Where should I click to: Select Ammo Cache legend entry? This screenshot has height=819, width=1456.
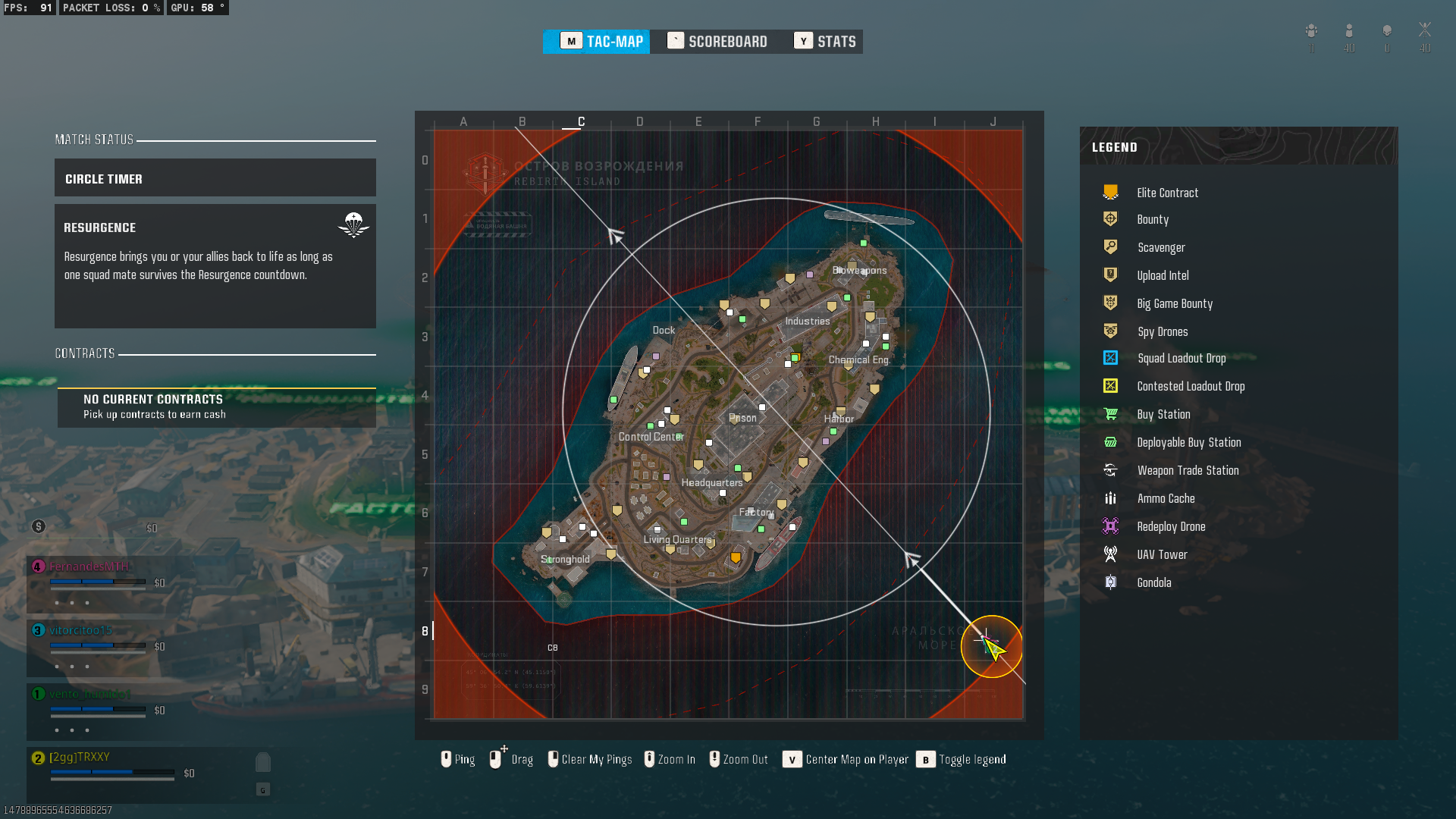(1166, 499)
